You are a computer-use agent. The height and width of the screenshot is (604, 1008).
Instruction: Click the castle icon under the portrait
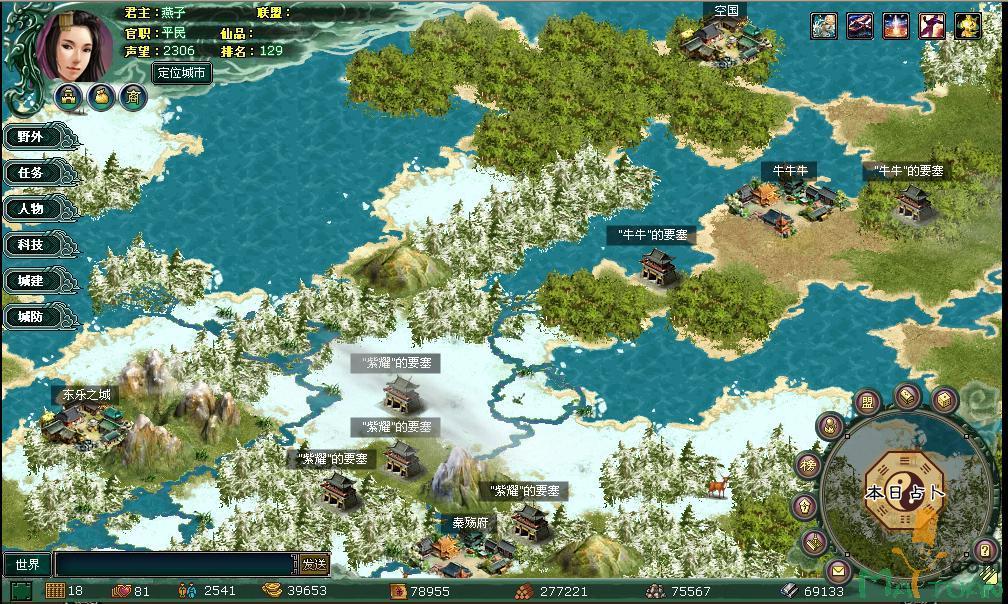(x=69, y=96)
